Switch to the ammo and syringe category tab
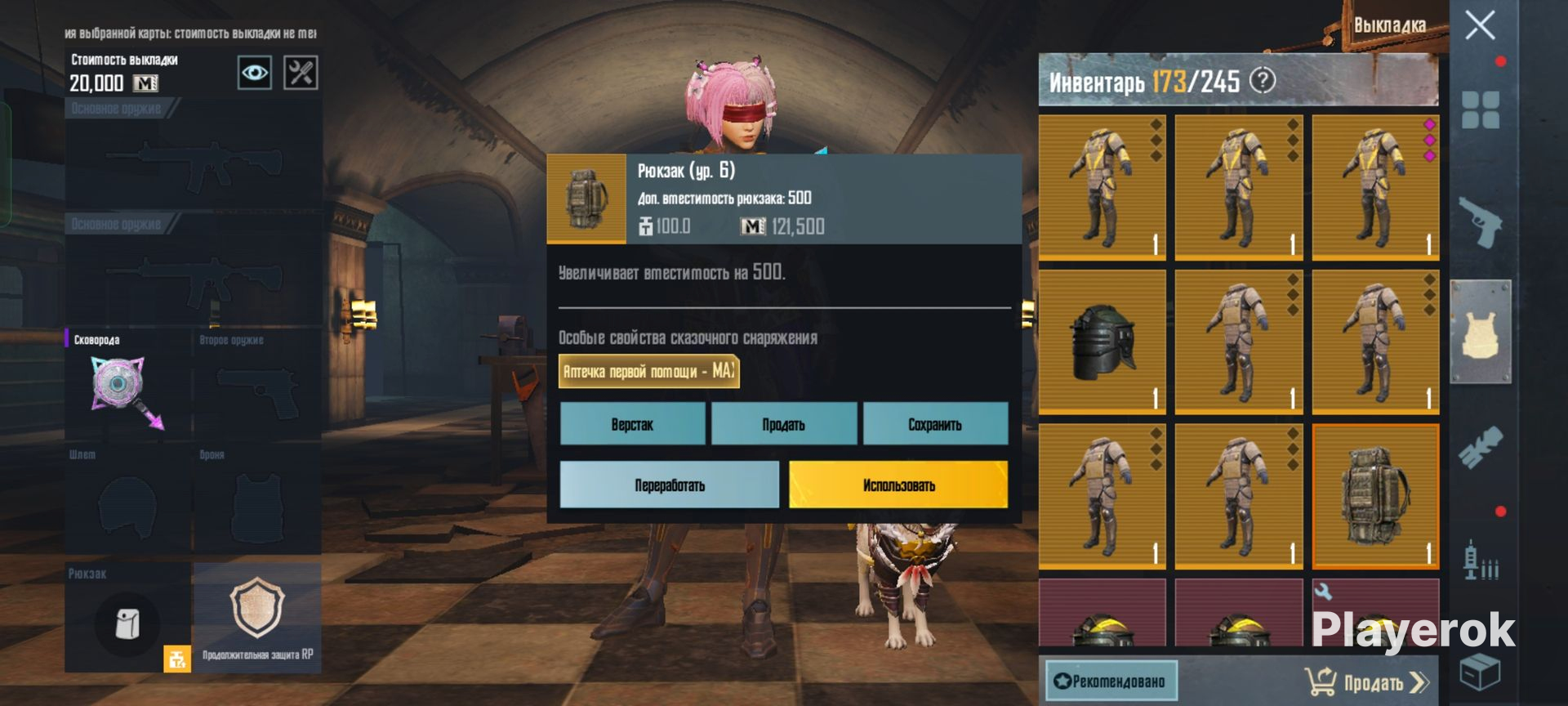The width and height of the screenshot is (1568, 706). click(1480, 561)
